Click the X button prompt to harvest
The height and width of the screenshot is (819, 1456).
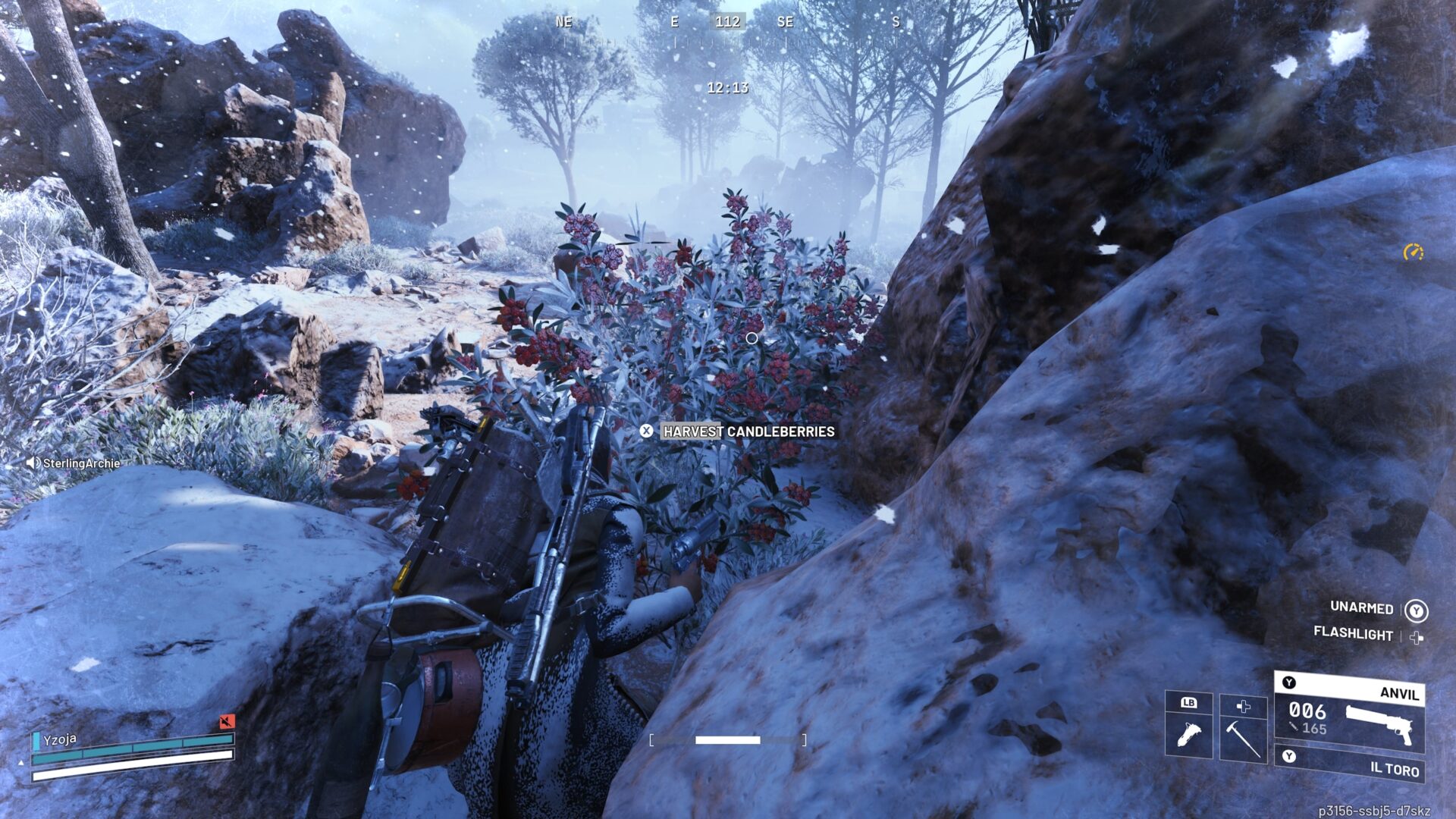pos(648,431)
